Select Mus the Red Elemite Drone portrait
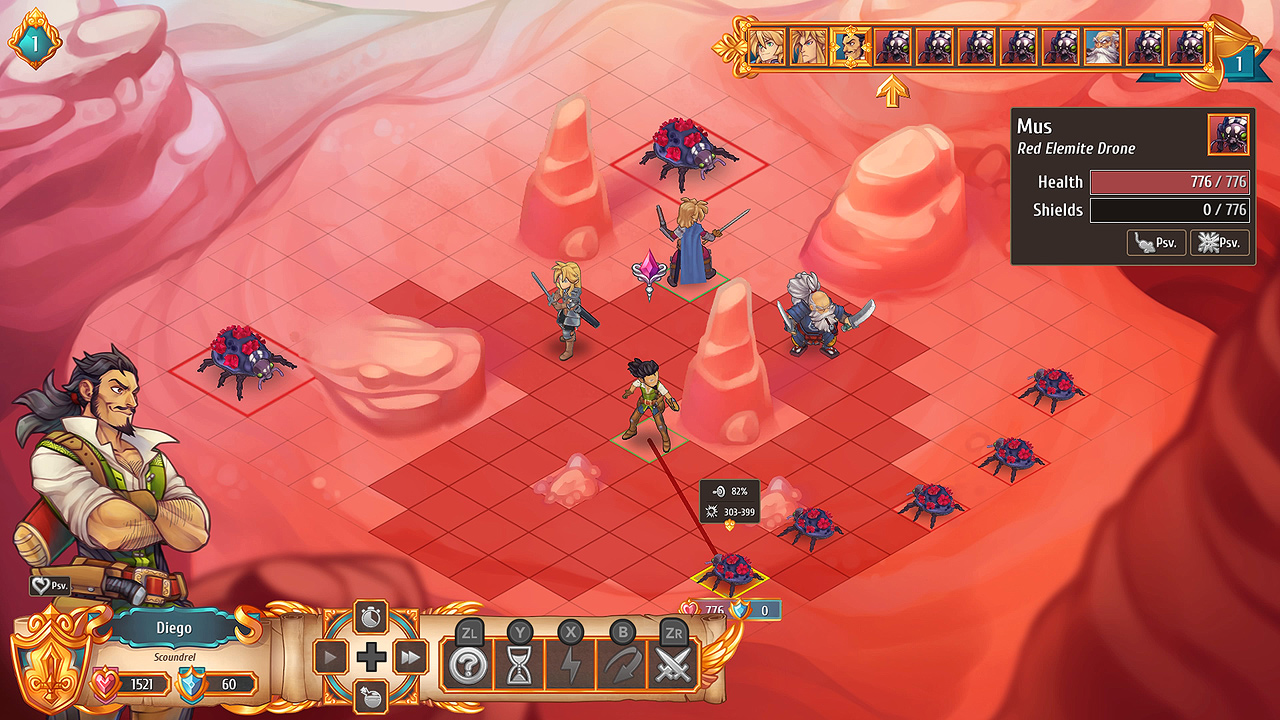 coord(1229,135)
